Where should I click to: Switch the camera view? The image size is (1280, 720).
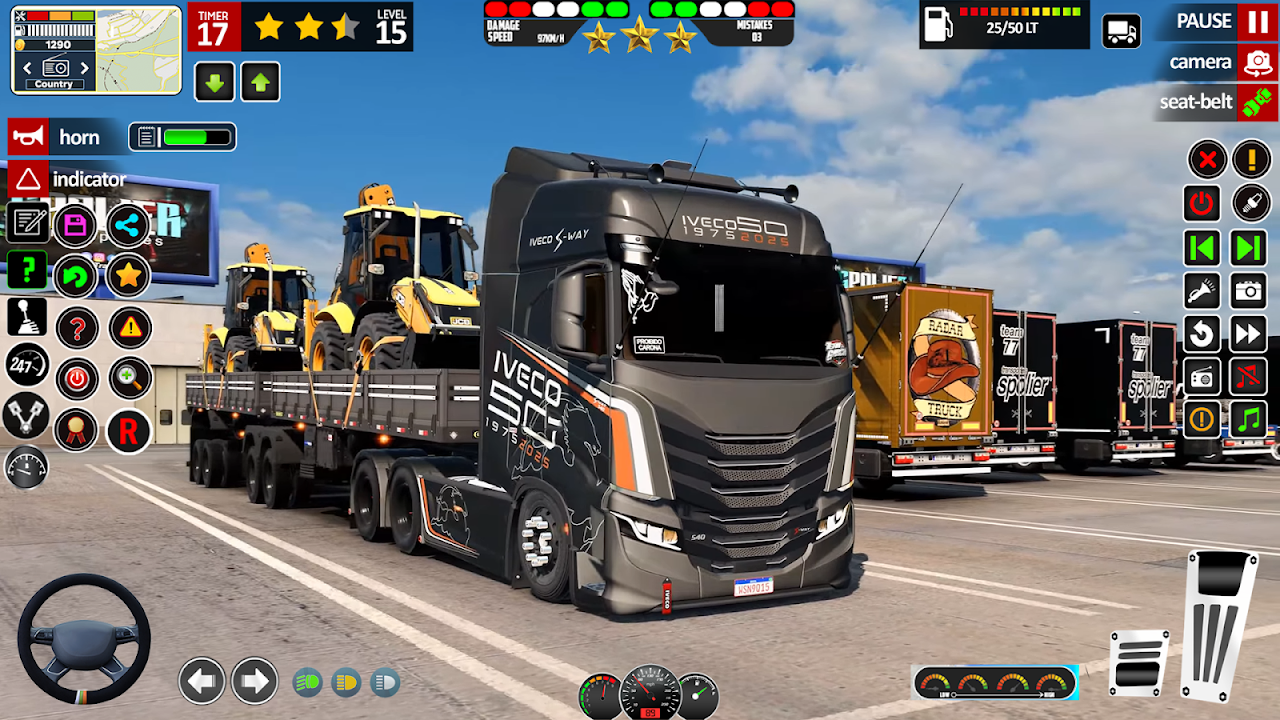coord(1256,63)
